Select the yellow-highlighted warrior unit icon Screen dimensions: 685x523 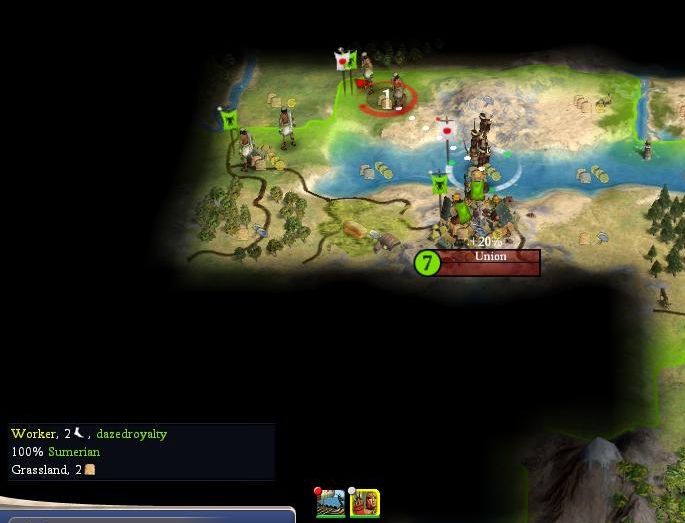point(365,502)
